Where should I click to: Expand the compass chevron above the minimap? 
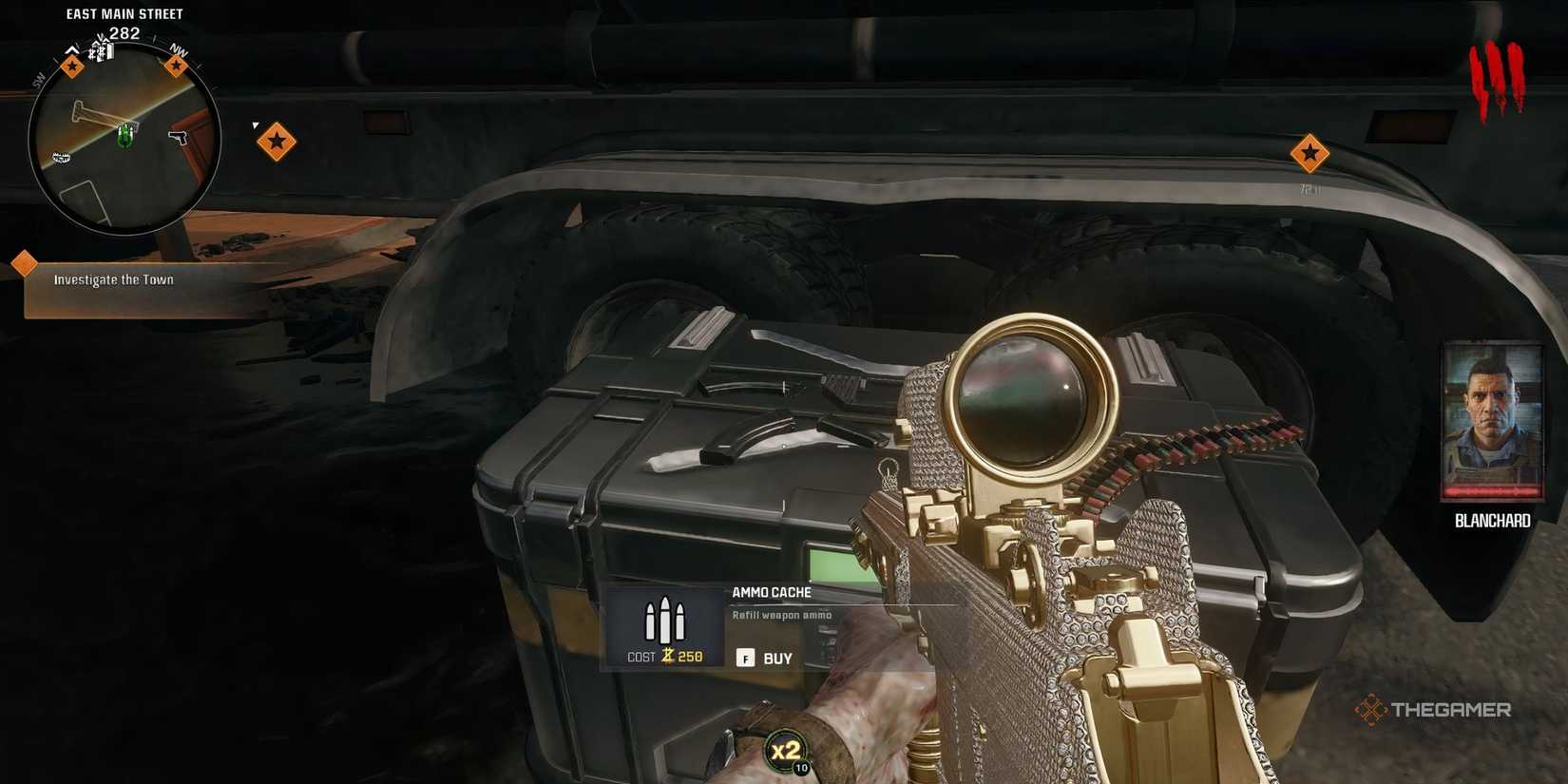71,49
